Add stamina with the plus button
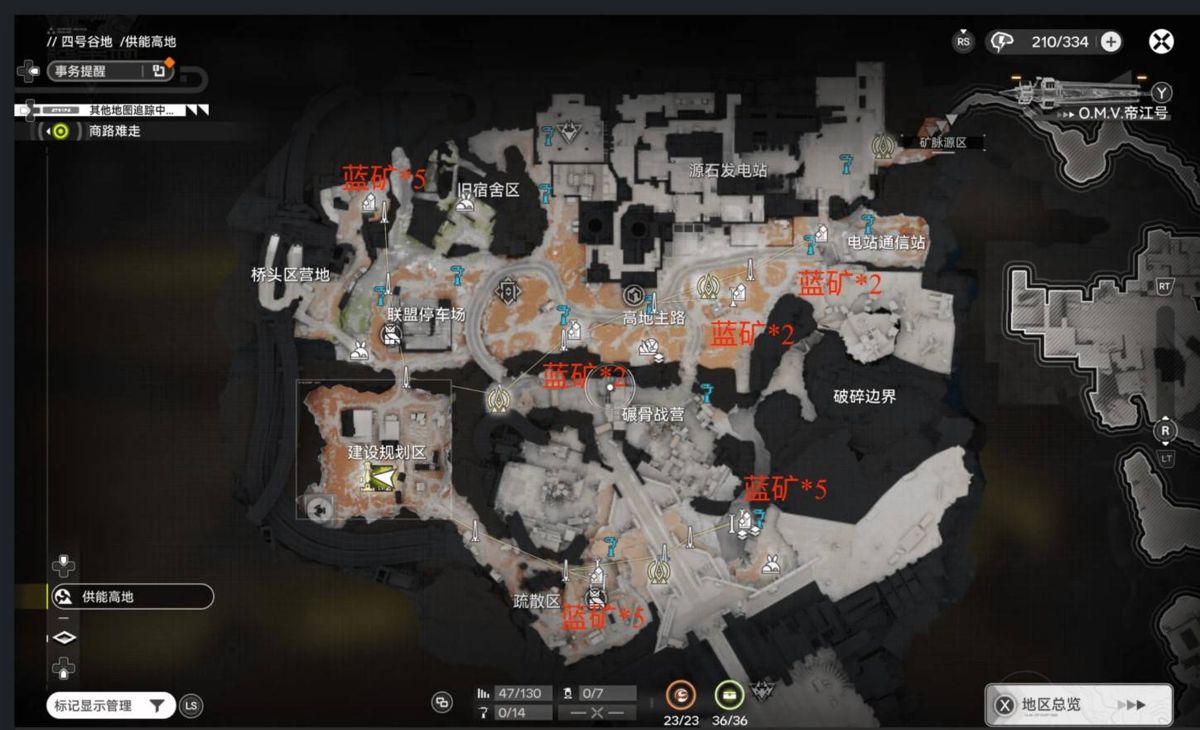 point(1111,42)
